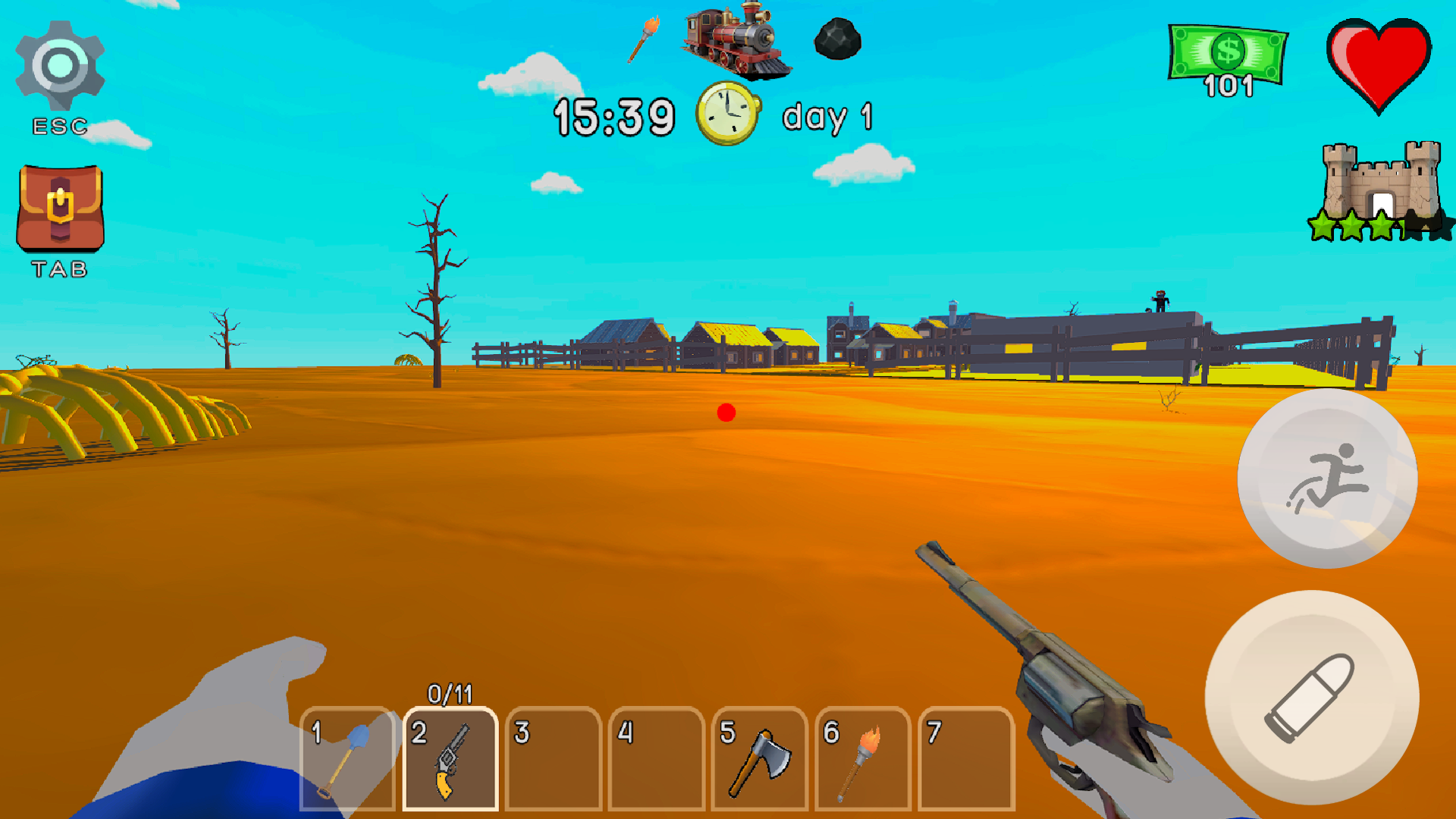Screen dimensions: 1456x819
Task: Select the lit torch in hotbar slot 6
Action: [x=863, y=758]
